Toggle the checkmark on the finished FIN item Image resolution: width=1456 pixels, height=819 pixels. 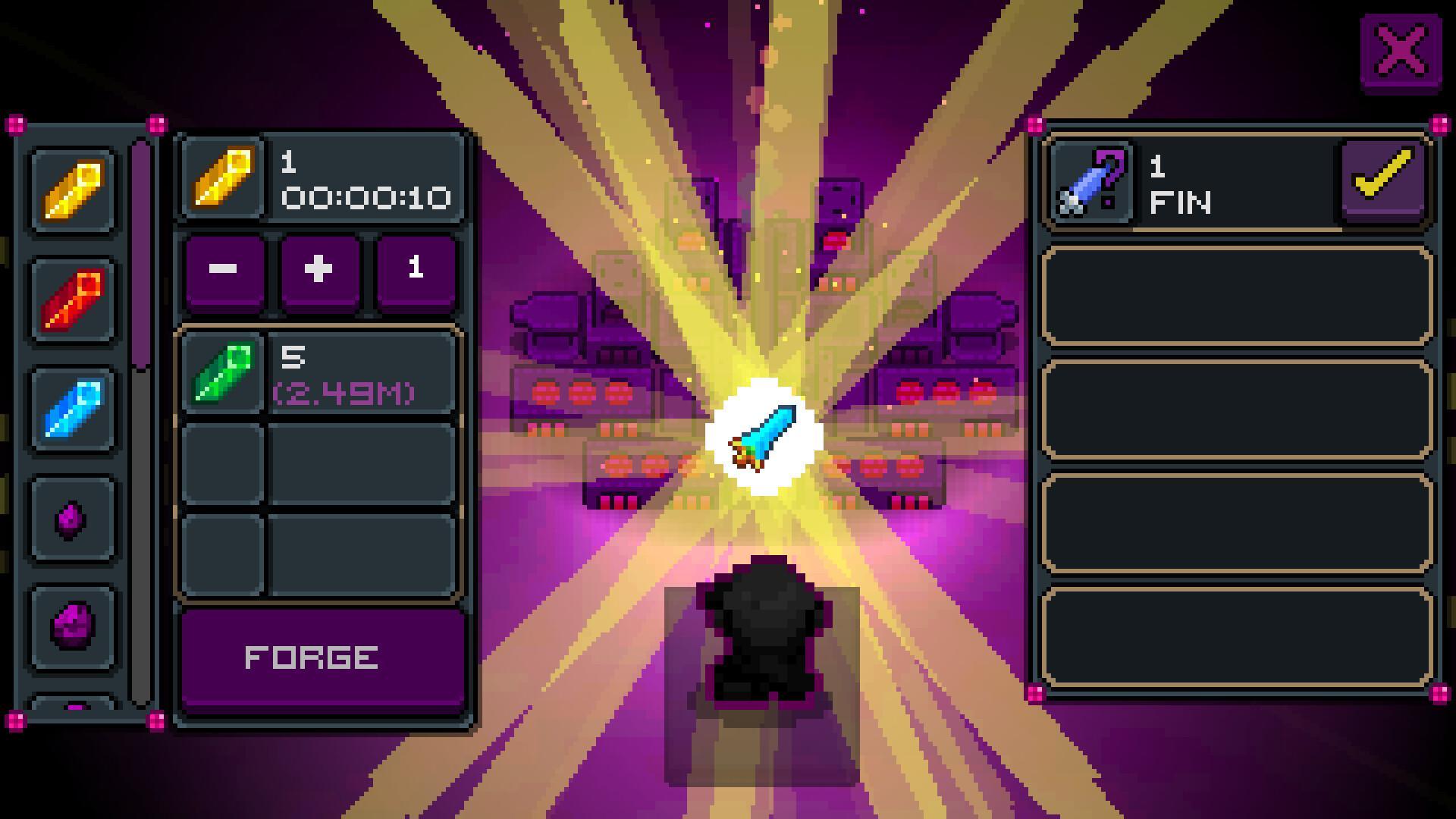click(1382, 180)
